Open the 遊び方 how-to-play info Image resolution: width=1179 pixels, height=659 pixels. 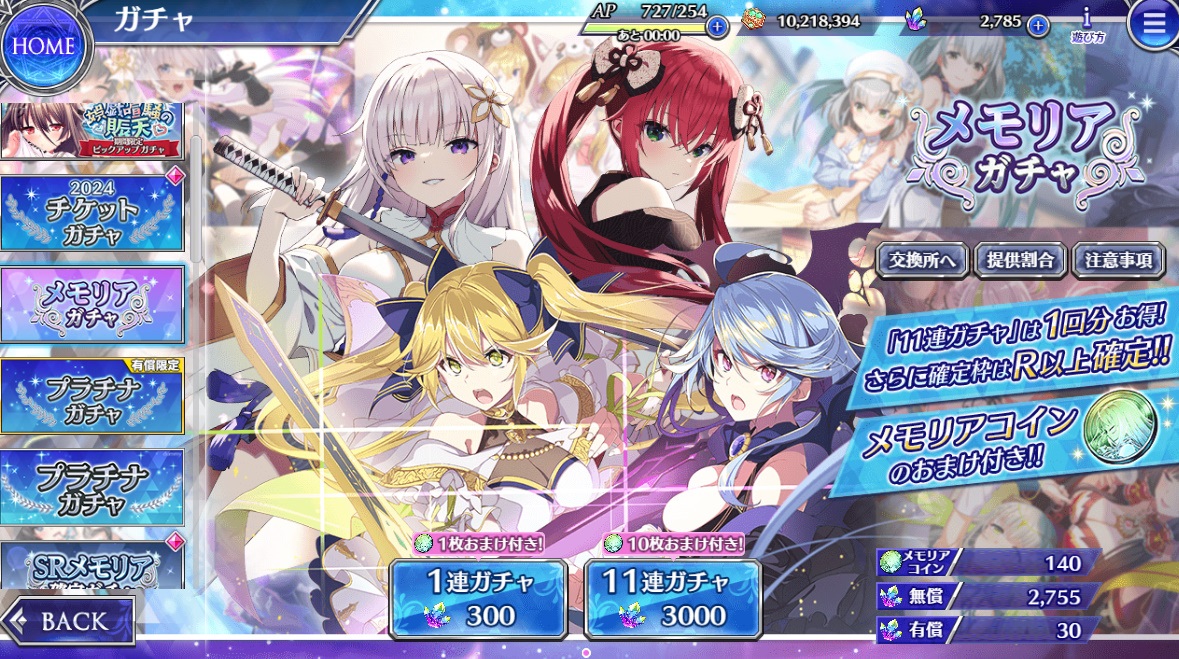pyautogui.click(x=1086, y=24)
